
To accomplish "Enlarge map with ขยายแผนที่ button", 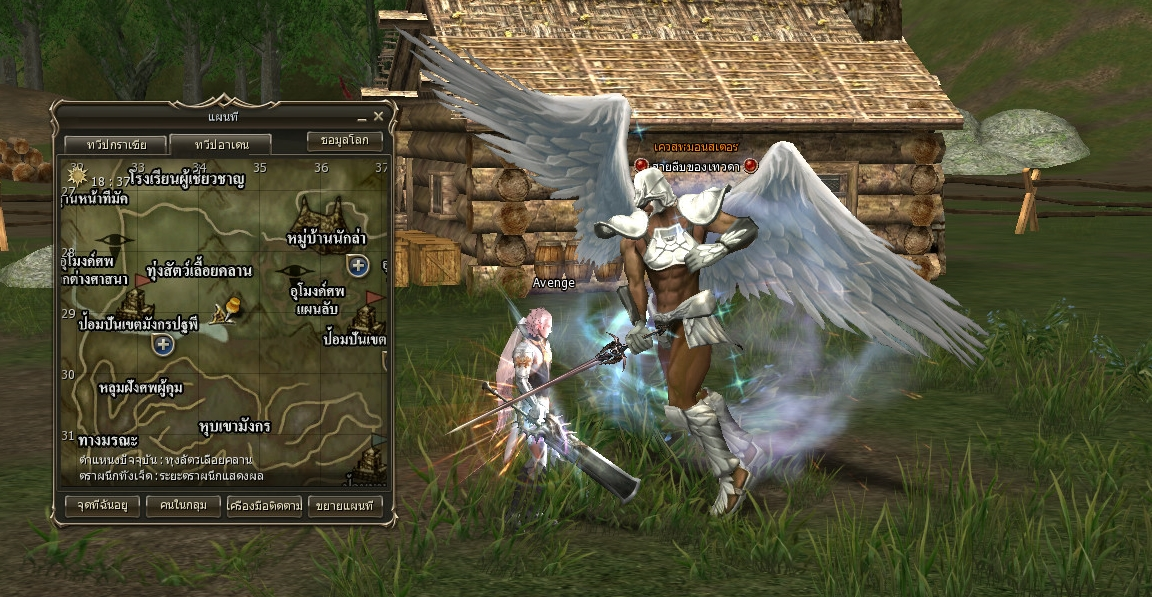I will tap(345, 506).
